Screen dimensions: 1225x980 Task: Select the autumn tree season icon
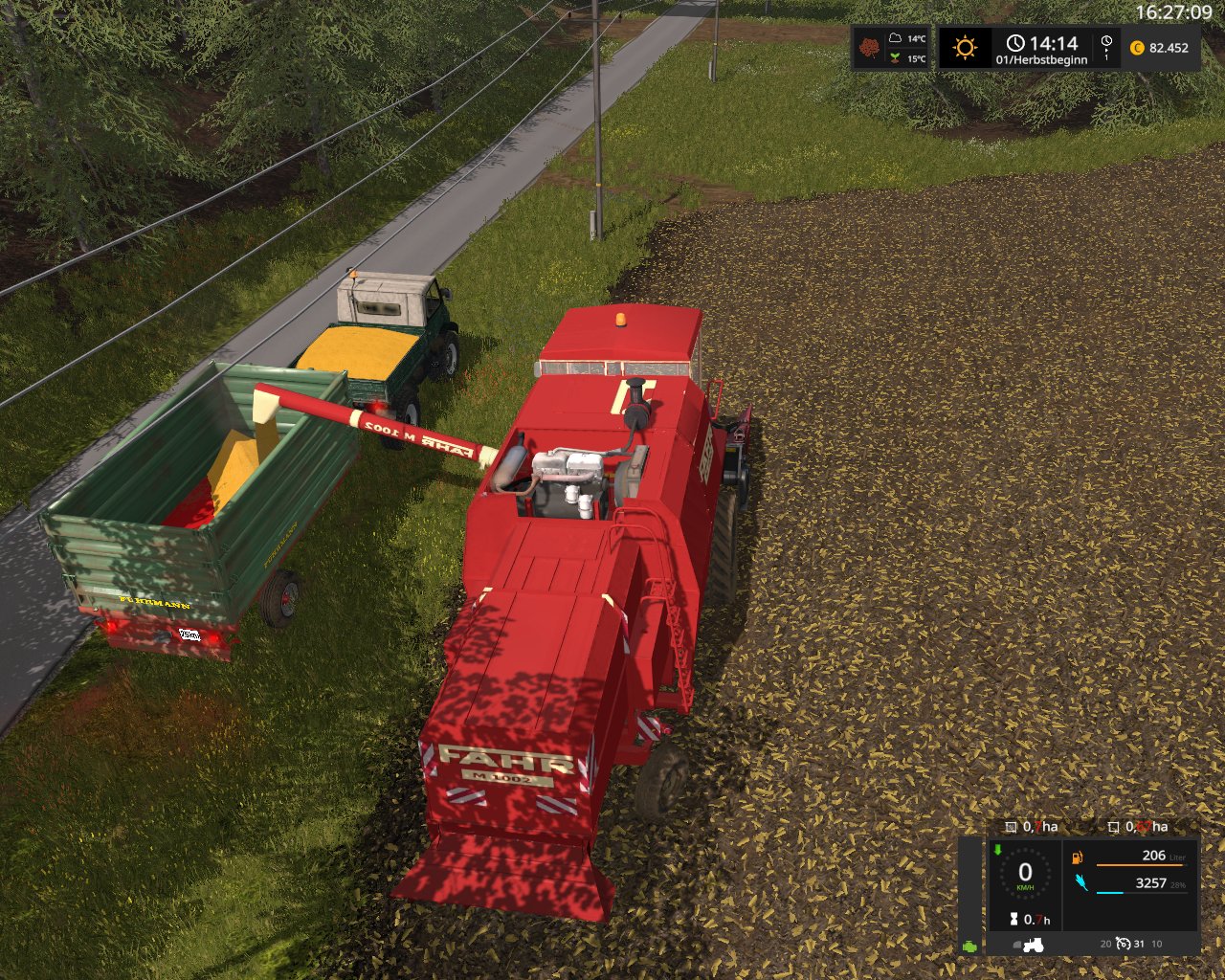coord(869,48)
